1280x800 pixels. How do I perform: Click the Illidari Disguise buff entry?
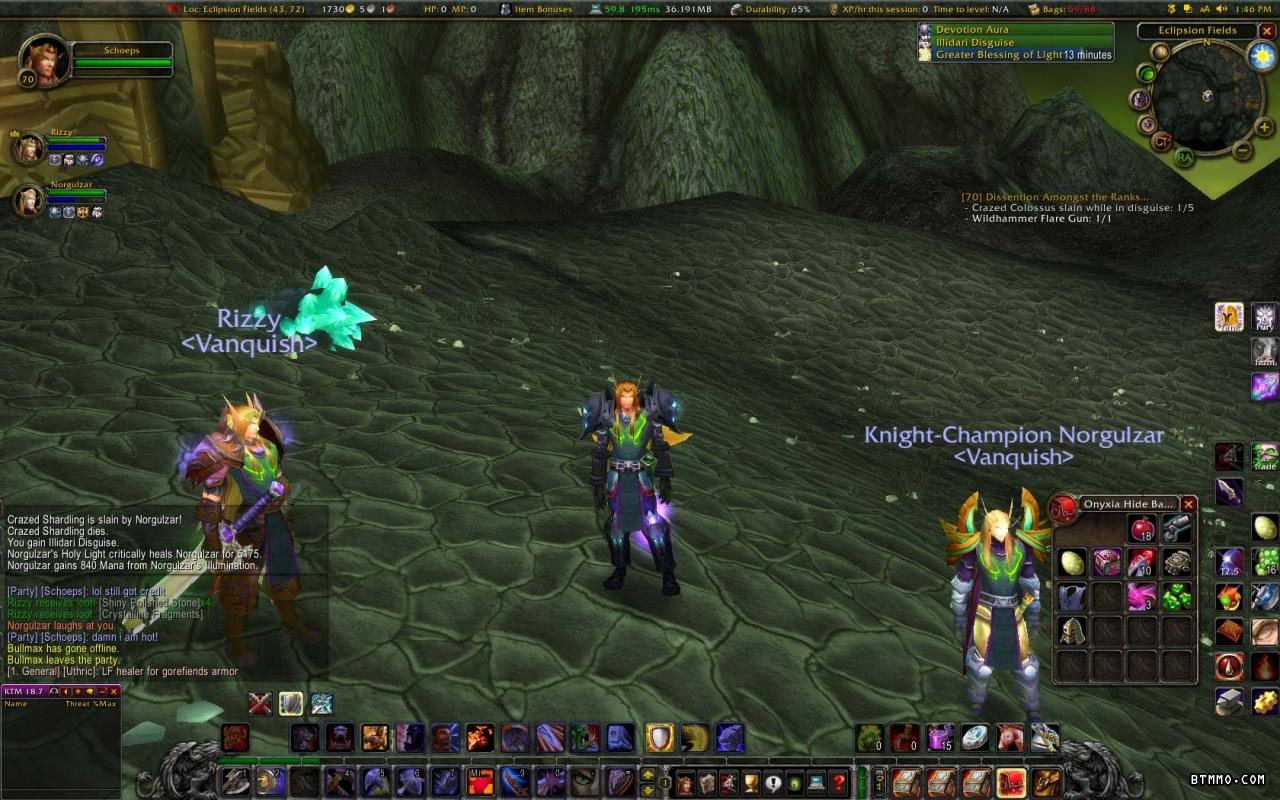(x=974, y=43)
